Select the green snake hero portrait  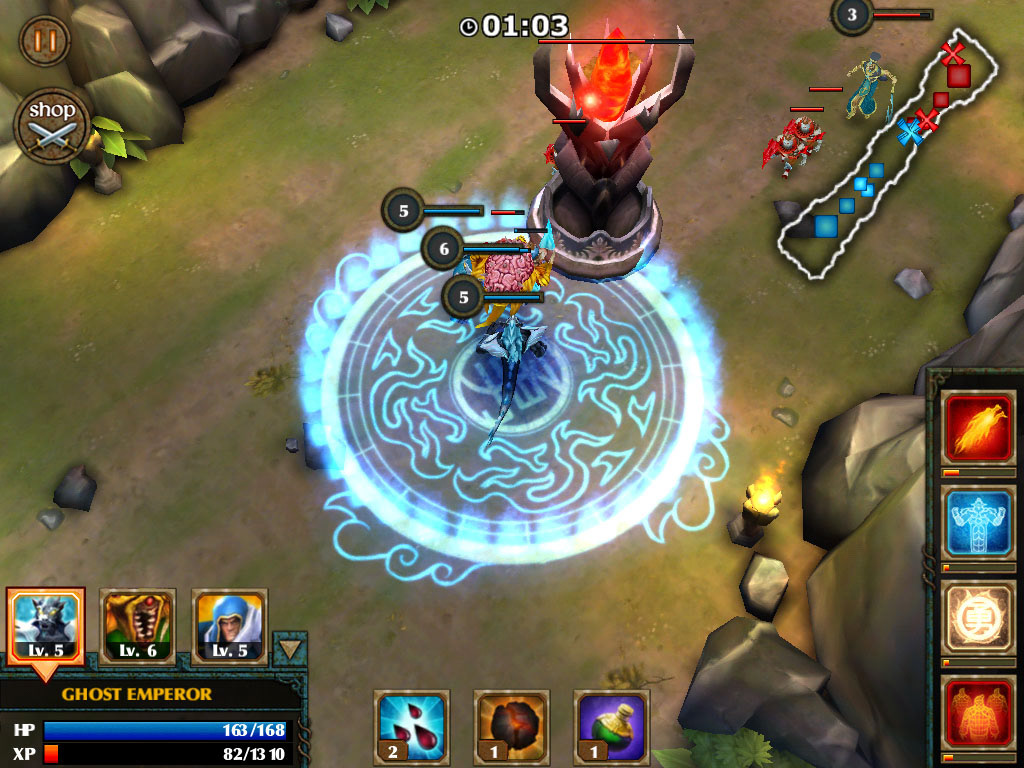tap(138, 626)
